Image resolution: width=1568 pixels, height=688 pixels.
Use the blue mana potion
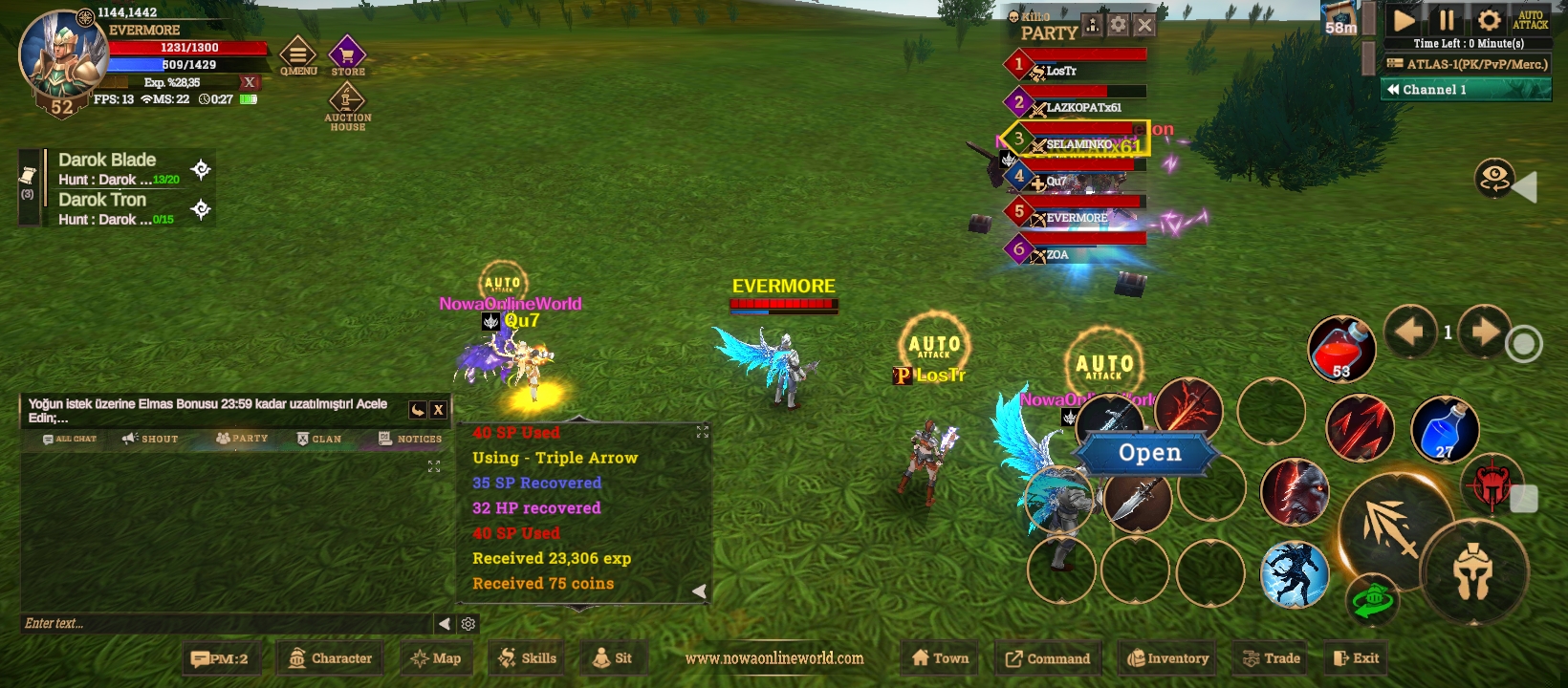coord(1445,429)
